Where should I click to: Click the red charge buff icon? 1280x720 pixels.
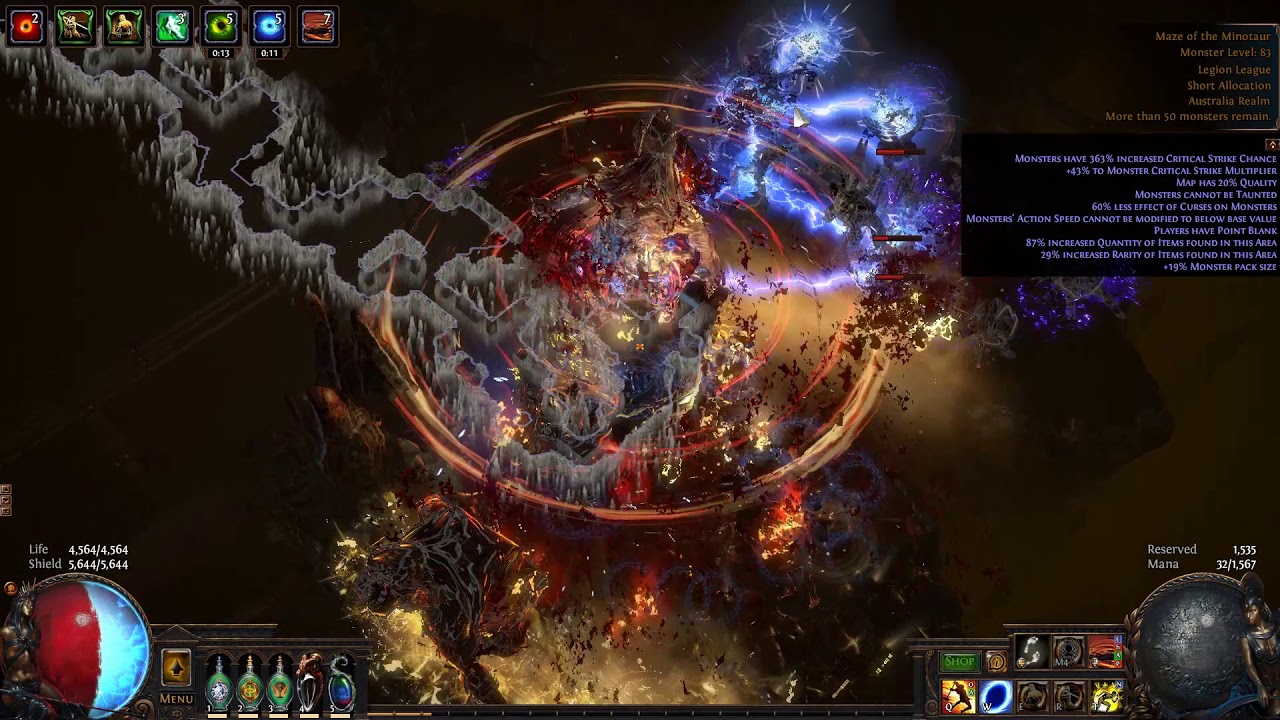[26, 27]
